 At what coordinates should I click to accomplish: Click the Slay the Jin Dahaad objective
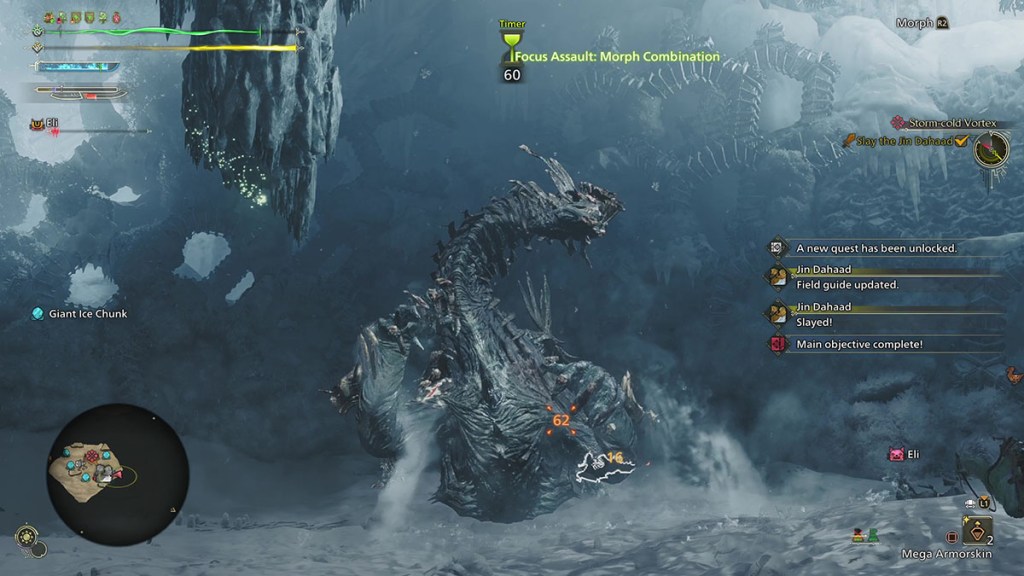point(903,141)
